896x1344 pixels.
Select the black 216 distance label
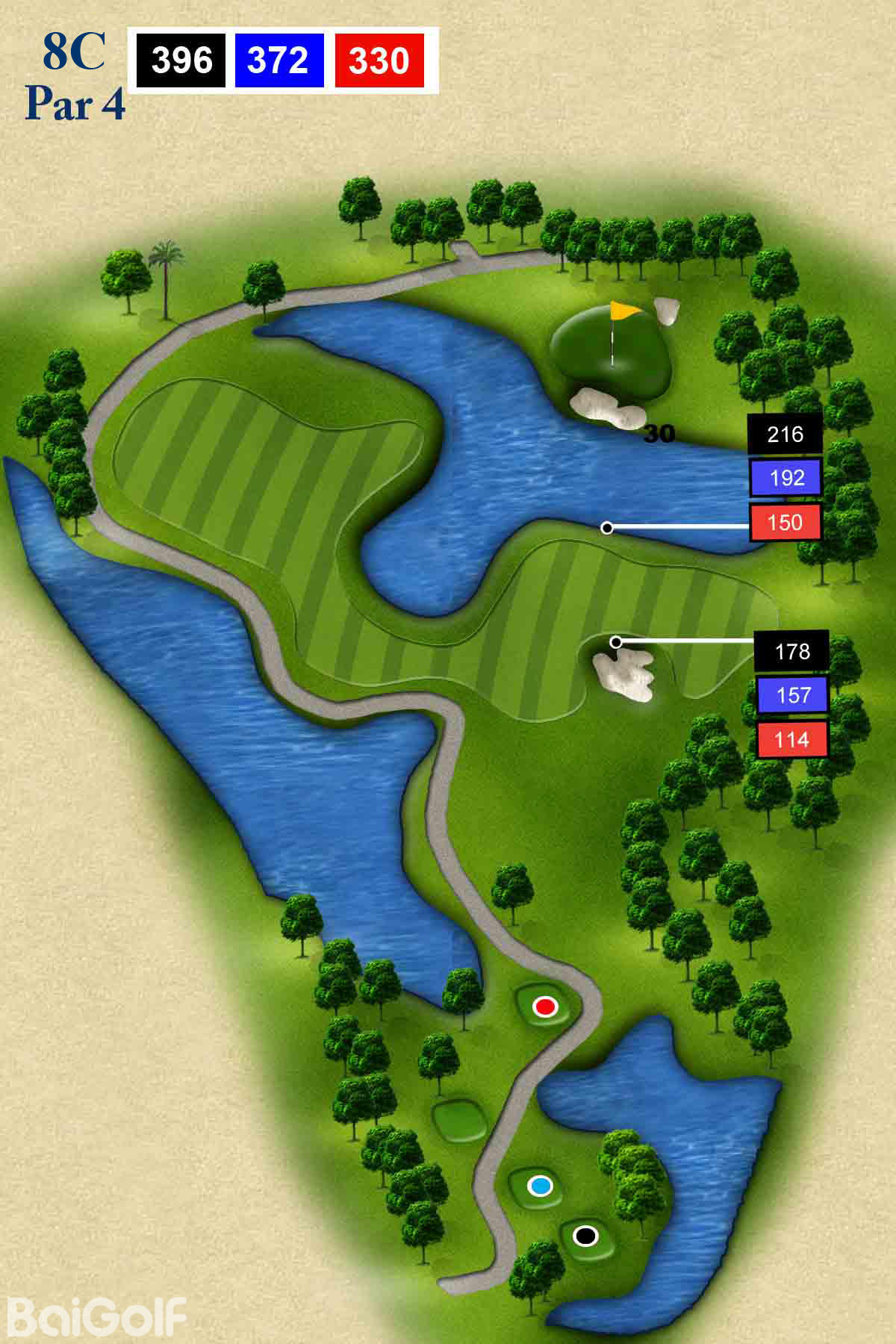click(x=785, y=434)
